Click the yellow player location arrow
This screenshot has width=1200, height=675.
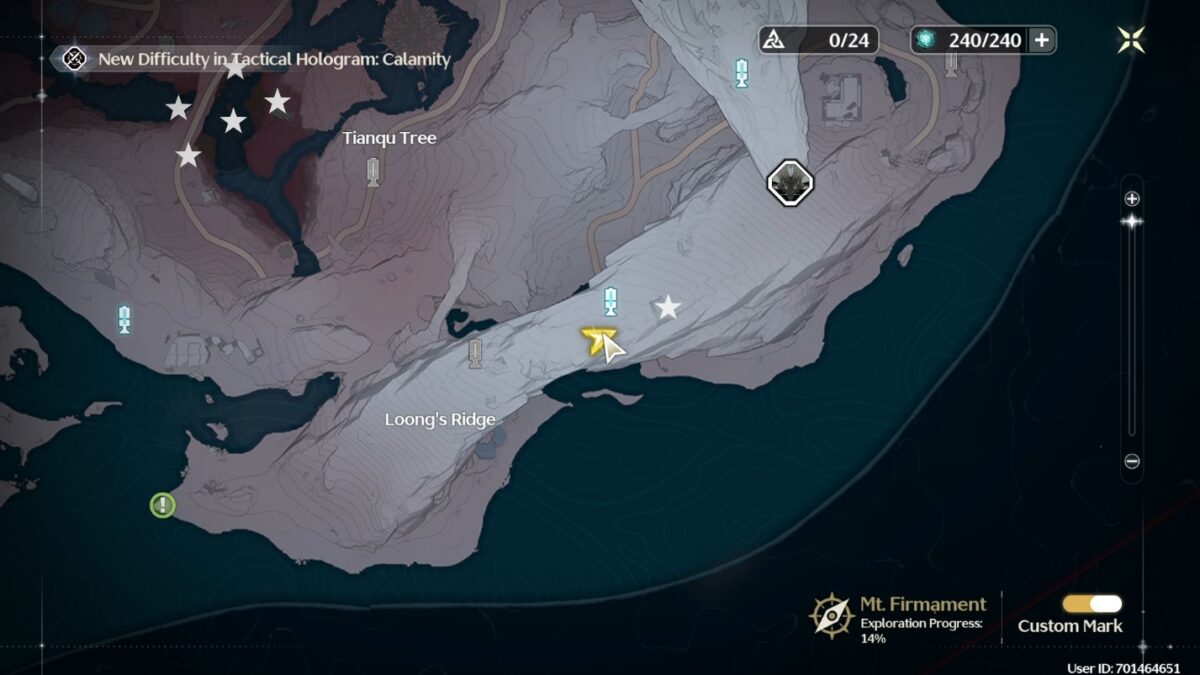[x=597, y=341]
